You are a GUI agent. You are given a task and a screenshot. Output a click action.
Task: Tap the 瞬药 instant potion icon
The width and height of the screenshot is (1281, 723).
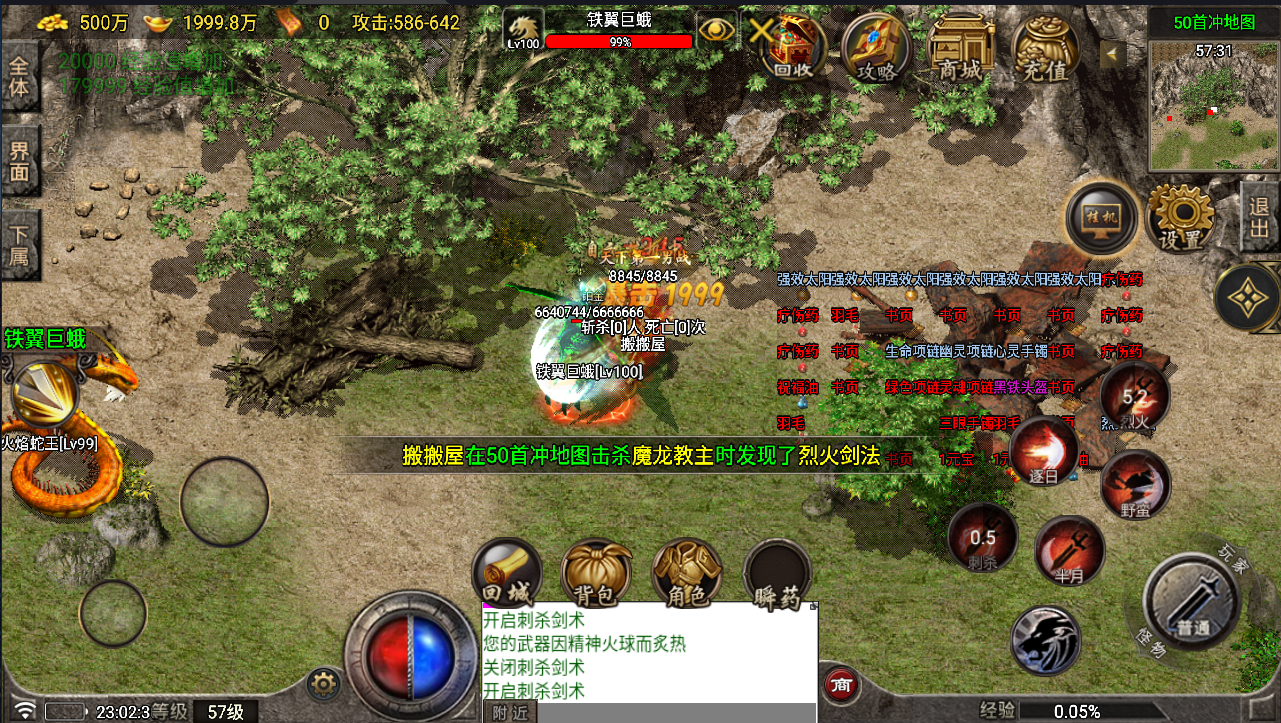point(778,575)
